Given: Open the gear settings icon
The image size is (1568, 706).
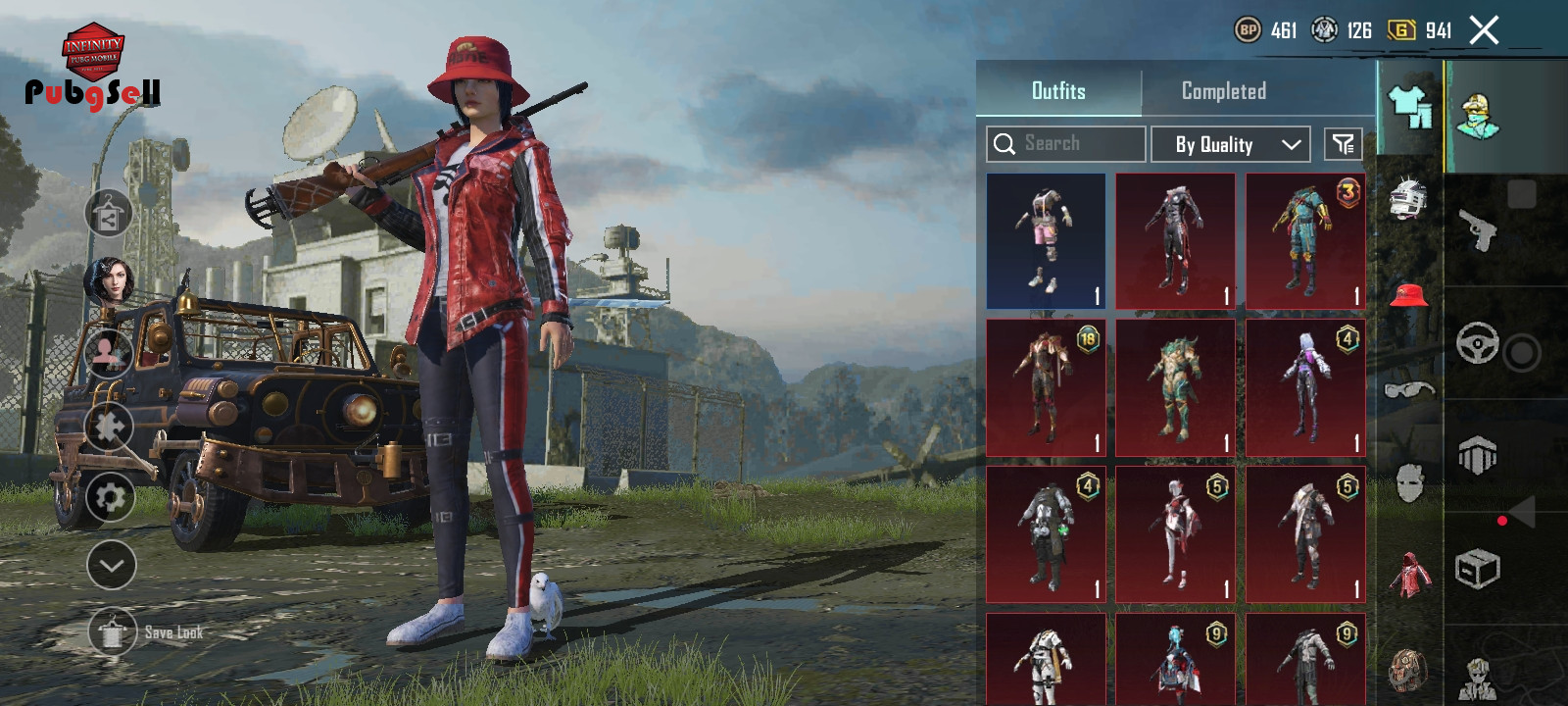Looking at the screenshot, I should pyautogui.click(x=110, y=497).
